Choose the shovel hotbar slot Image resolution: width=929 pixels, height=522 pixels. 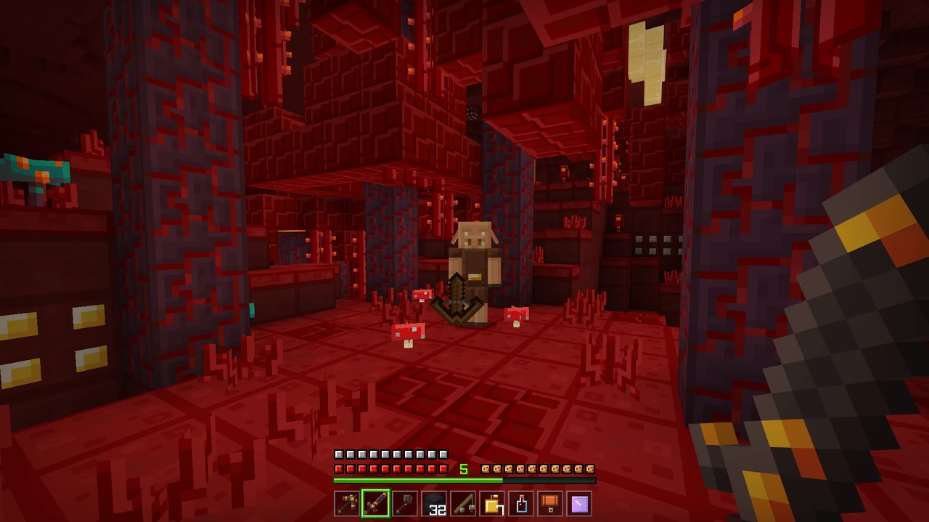[405, 503]
